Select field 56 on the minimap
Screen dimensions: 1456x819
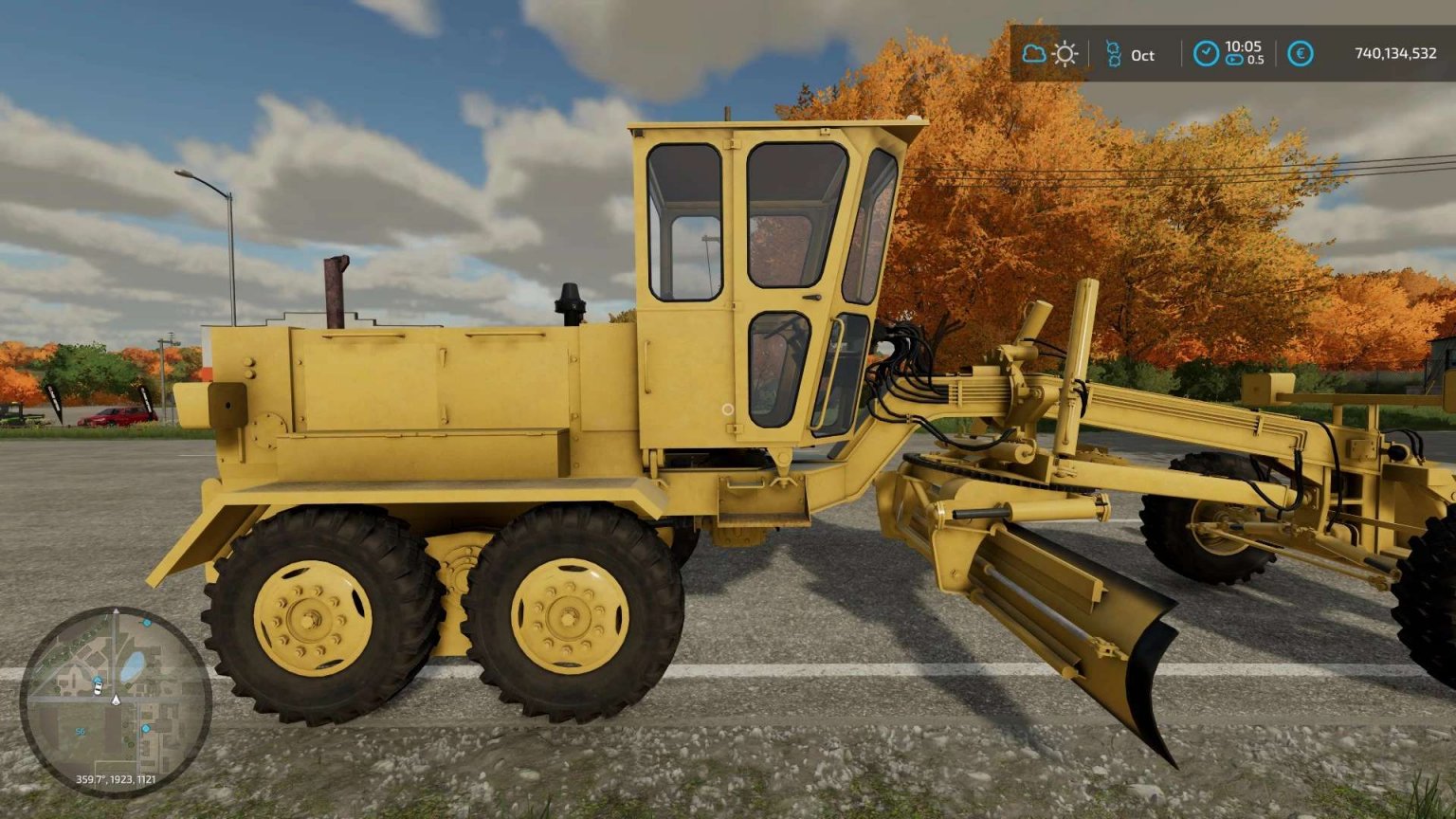click(x=80, y=731)
